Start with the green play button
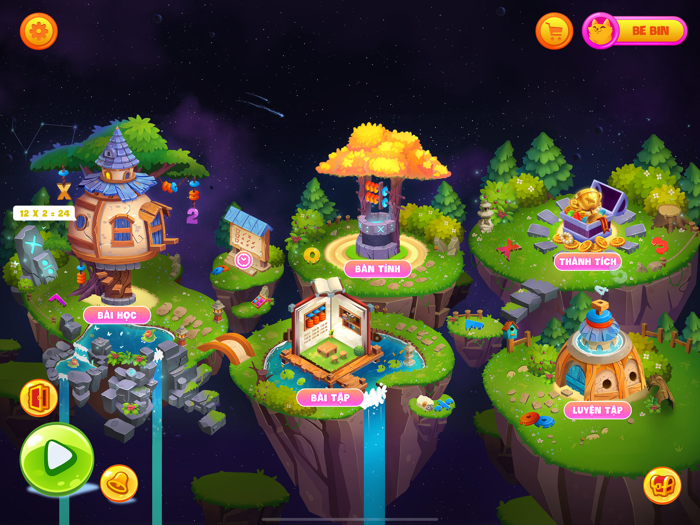 click(x=58, y=458)
